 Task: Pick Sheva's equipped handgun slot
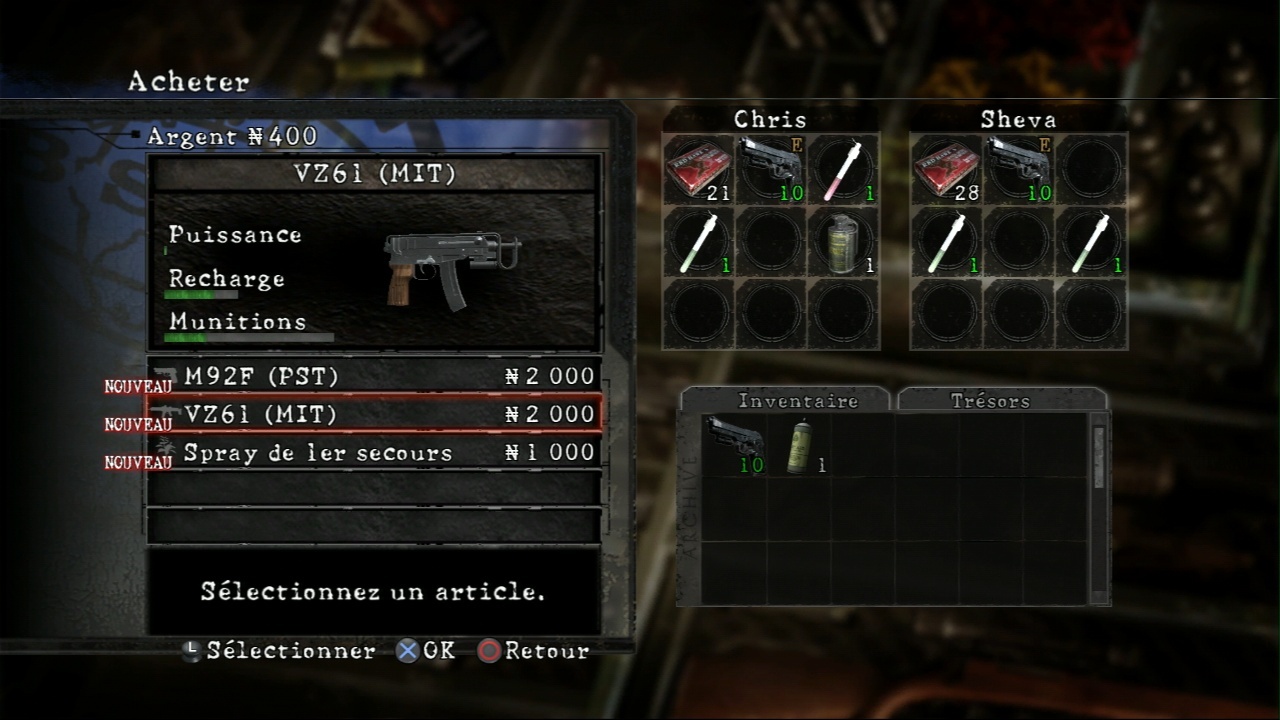point(1018,170)
